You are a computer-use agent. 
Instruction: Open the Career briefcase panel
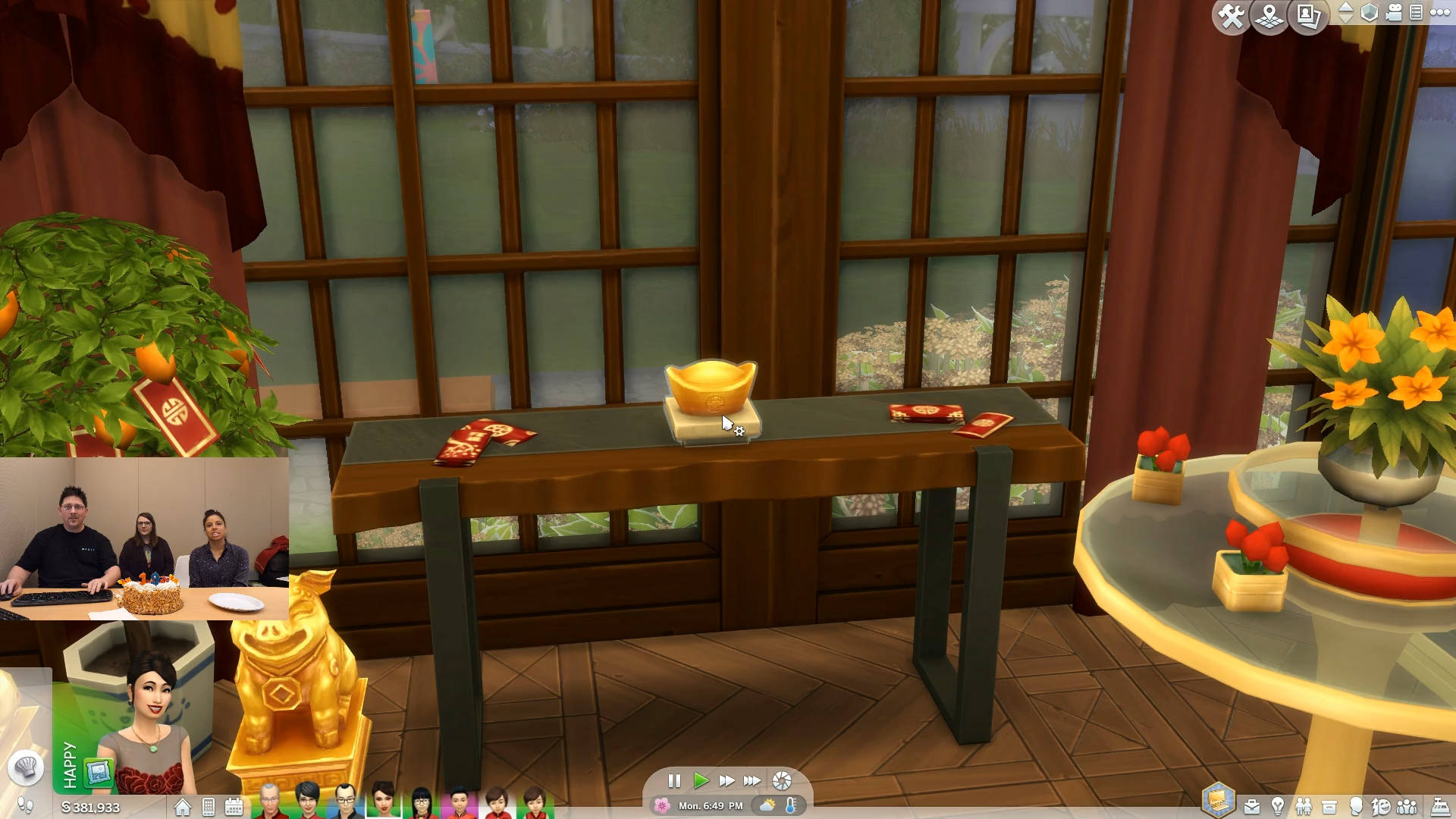pyautogui.click(x=1252, y=806)
